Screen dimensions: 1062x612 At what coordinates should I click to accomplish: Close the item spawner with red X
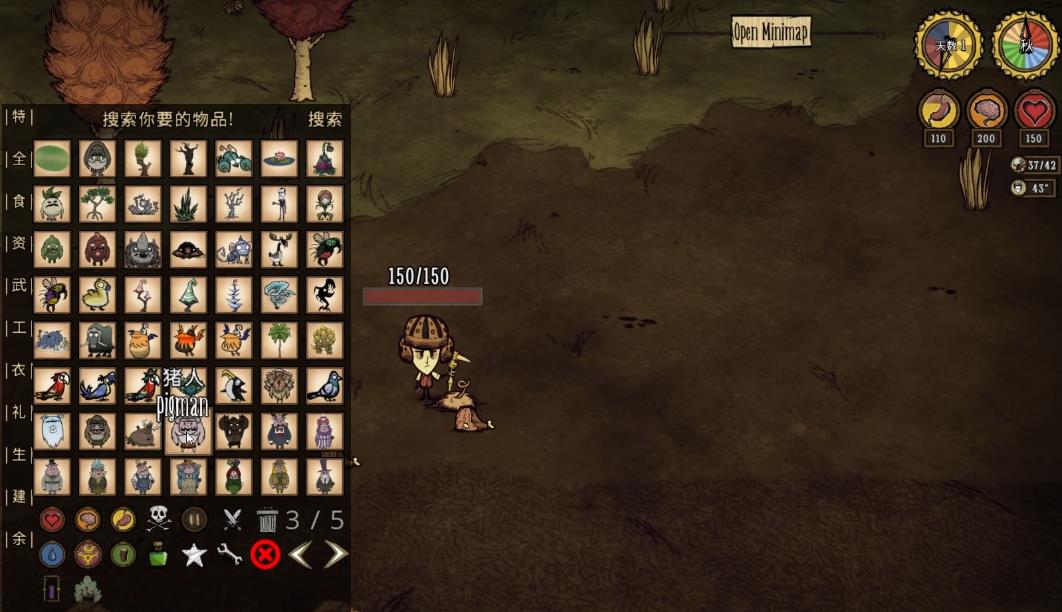(x=265, y=554)
